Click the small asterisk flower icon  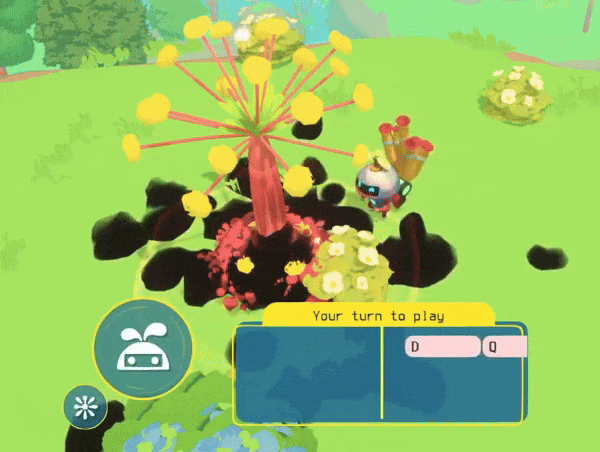85,406
